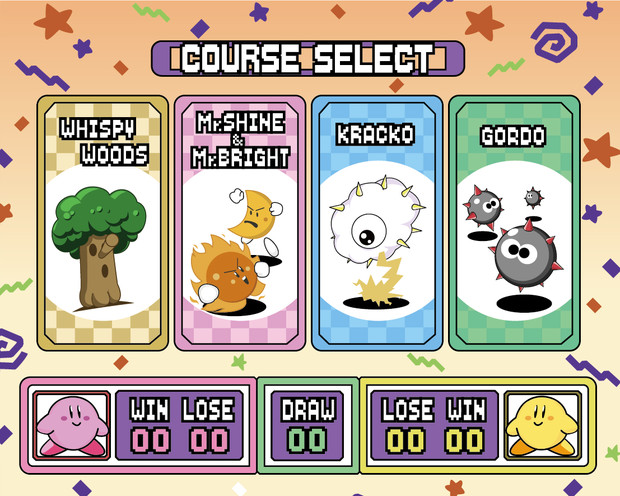Select the Gordo course card
Viewport: 620px width, 496px height.
coord(514,223)
